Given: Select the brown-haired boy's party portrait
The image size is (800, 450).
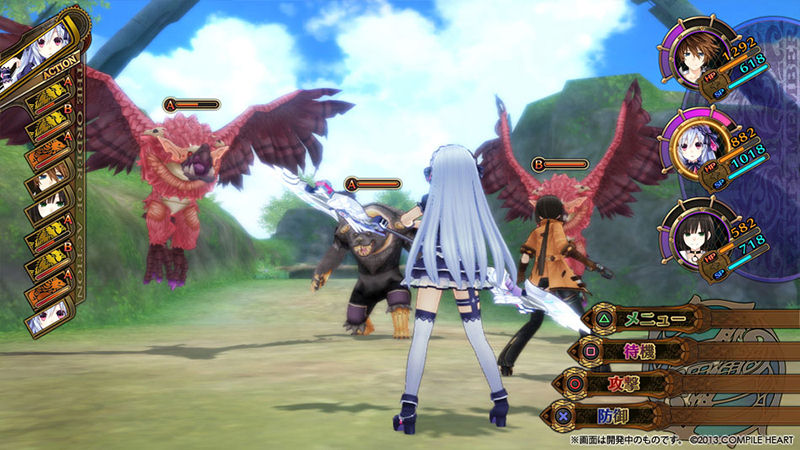Looking at the screenshot, I should point(692,59).
